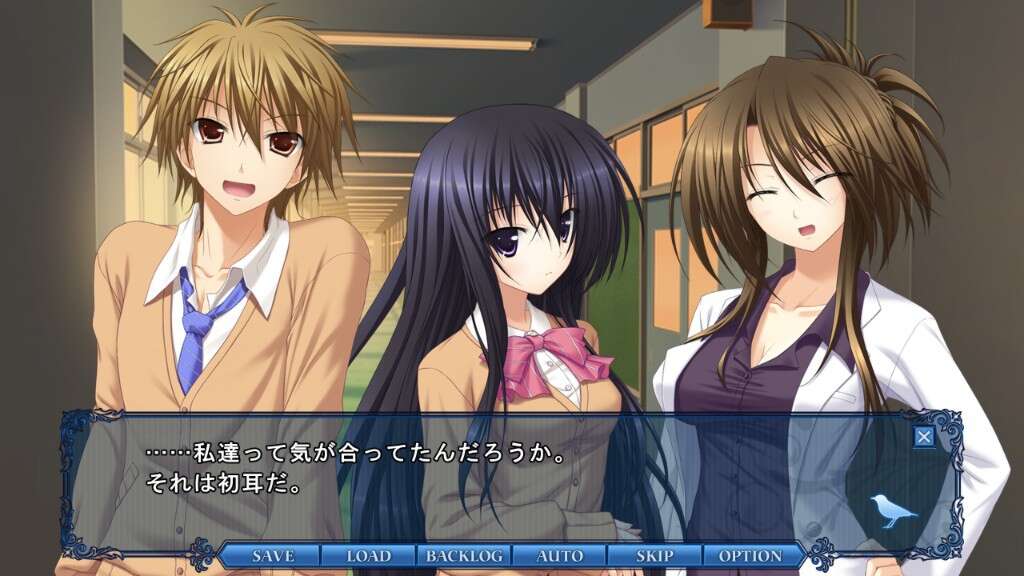1024x576 pixels.
Task: Toggle AUTO text advance mode
Action: pyautogui.click(x=559, y=556)
